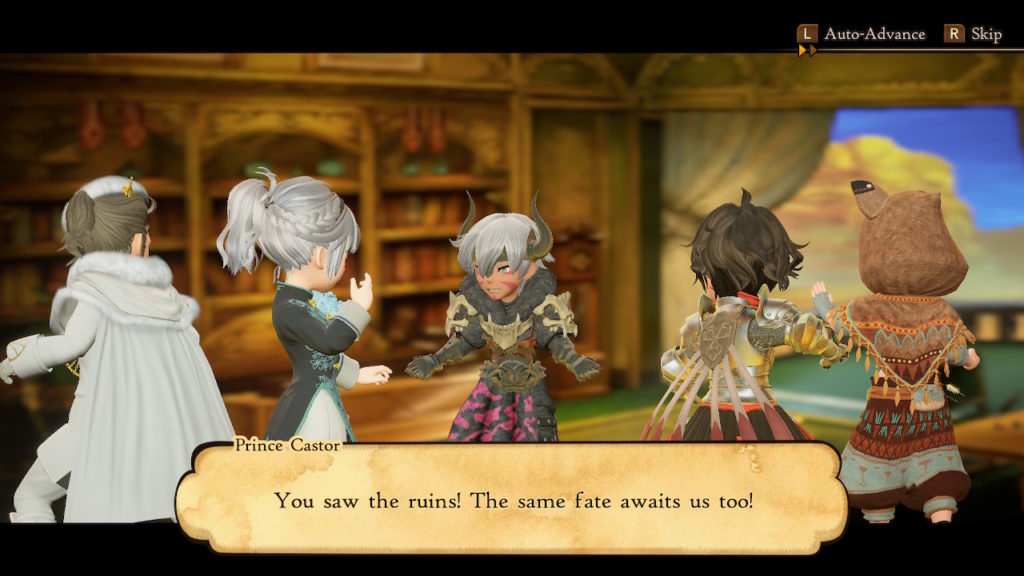Viewport: 1024px width, 576px height.
Task: Continue Prince Castor's dialogue box
Action: [x=512, y=499]
